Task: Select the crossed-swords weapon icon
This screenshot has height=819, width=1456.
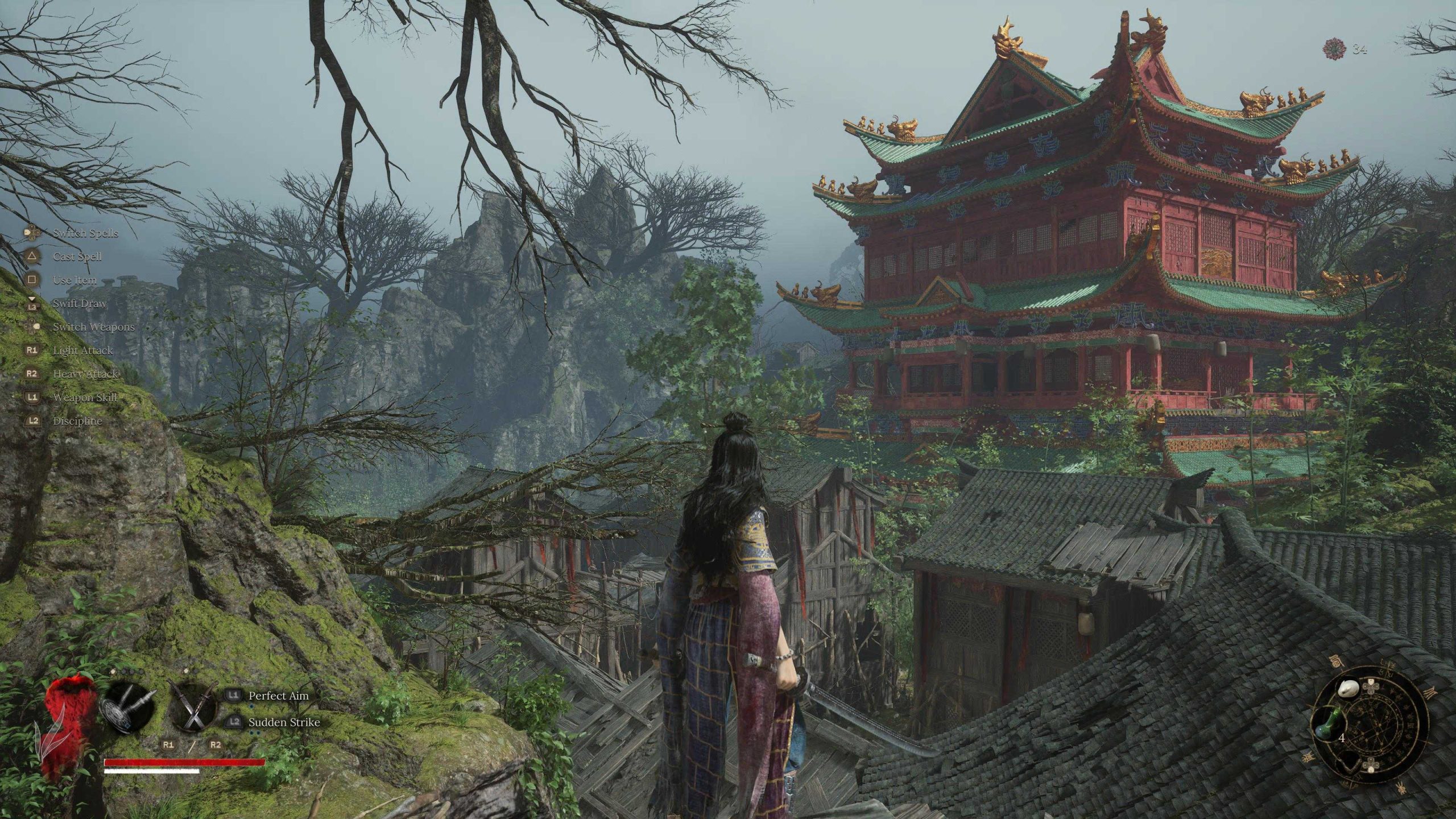Action: [x=195, y=706]
